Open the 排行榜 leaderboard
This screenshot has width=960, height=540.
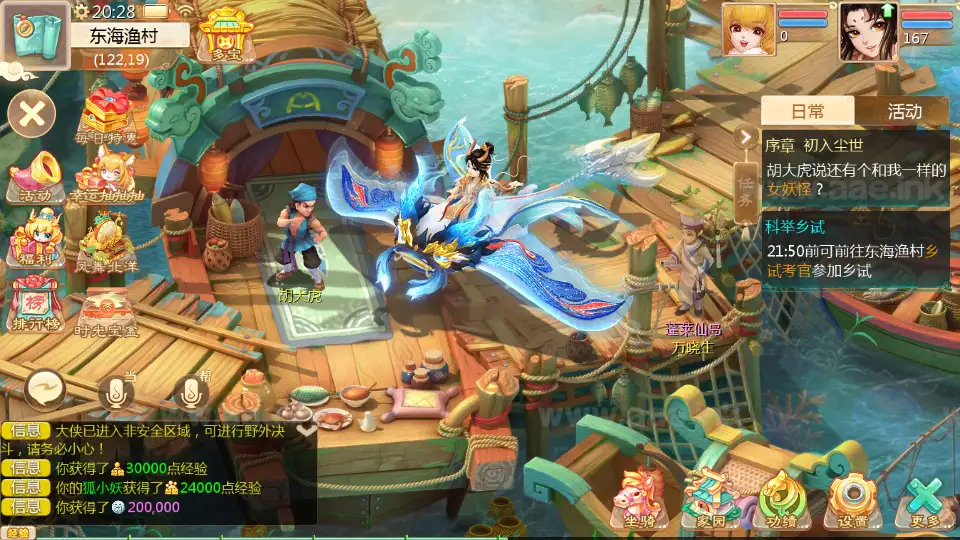coord(35,302)
